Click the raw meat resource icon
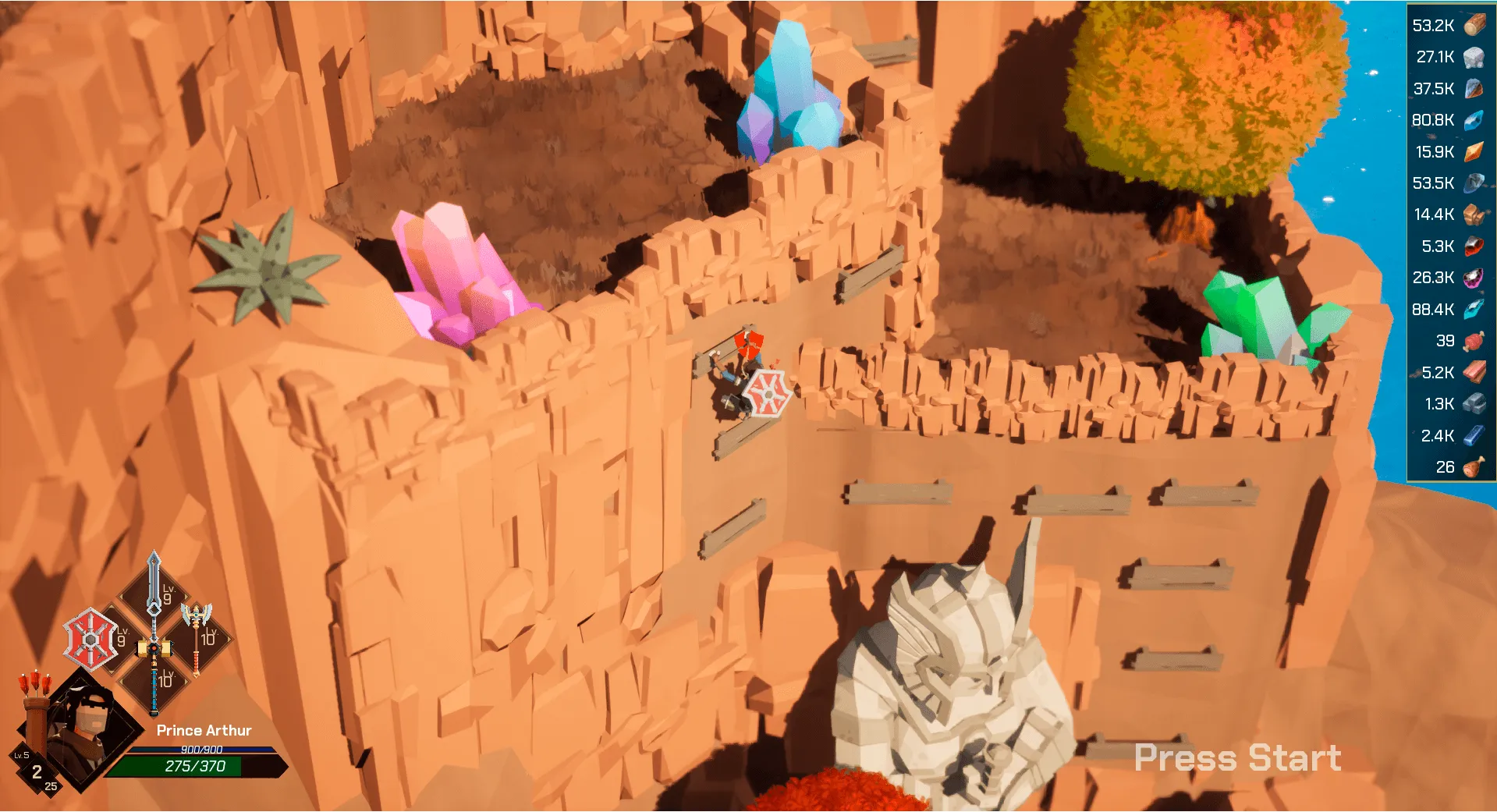 [1474, 341]
